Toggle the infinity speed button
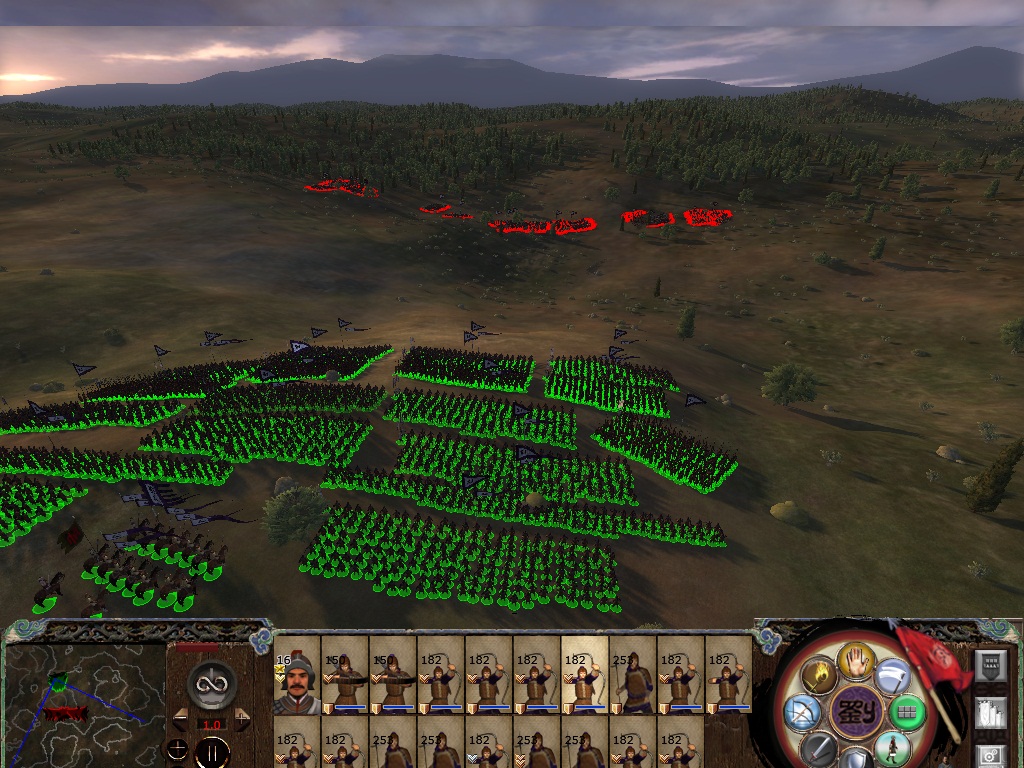The height and width of the screenshot is (768, 1024). pos(212,685)
